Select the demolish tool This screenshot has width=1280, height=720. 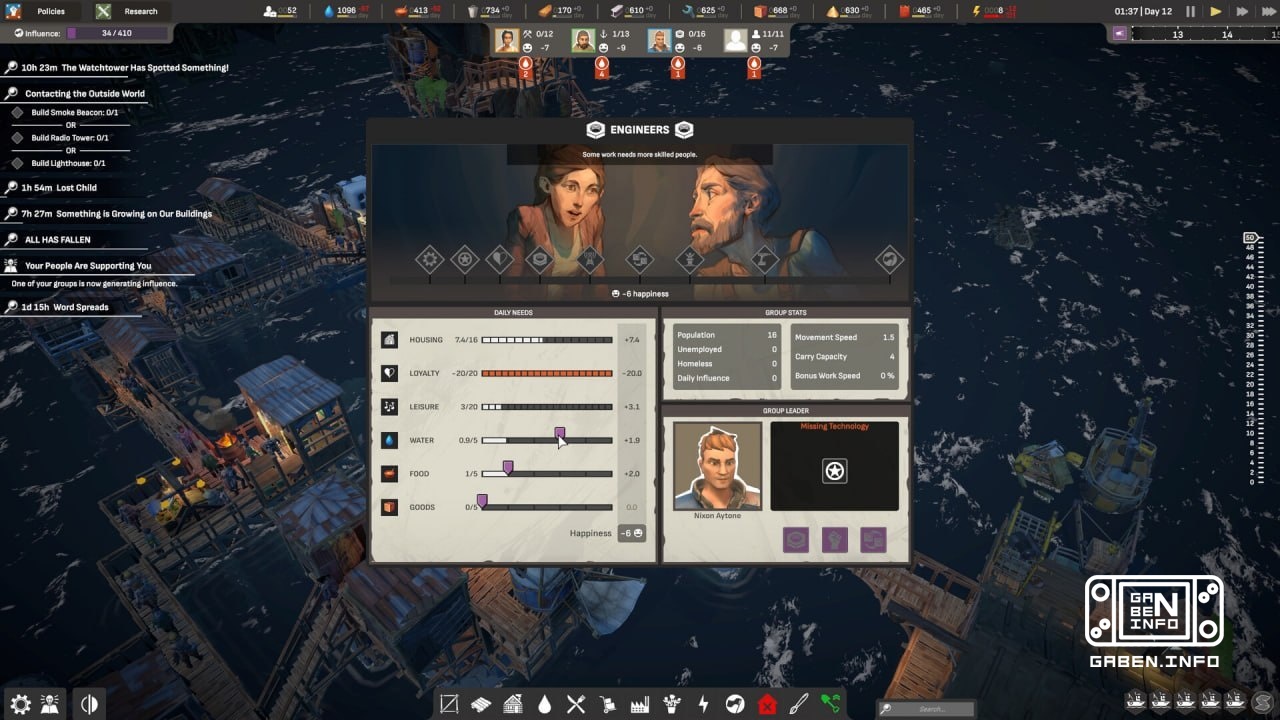768,703
